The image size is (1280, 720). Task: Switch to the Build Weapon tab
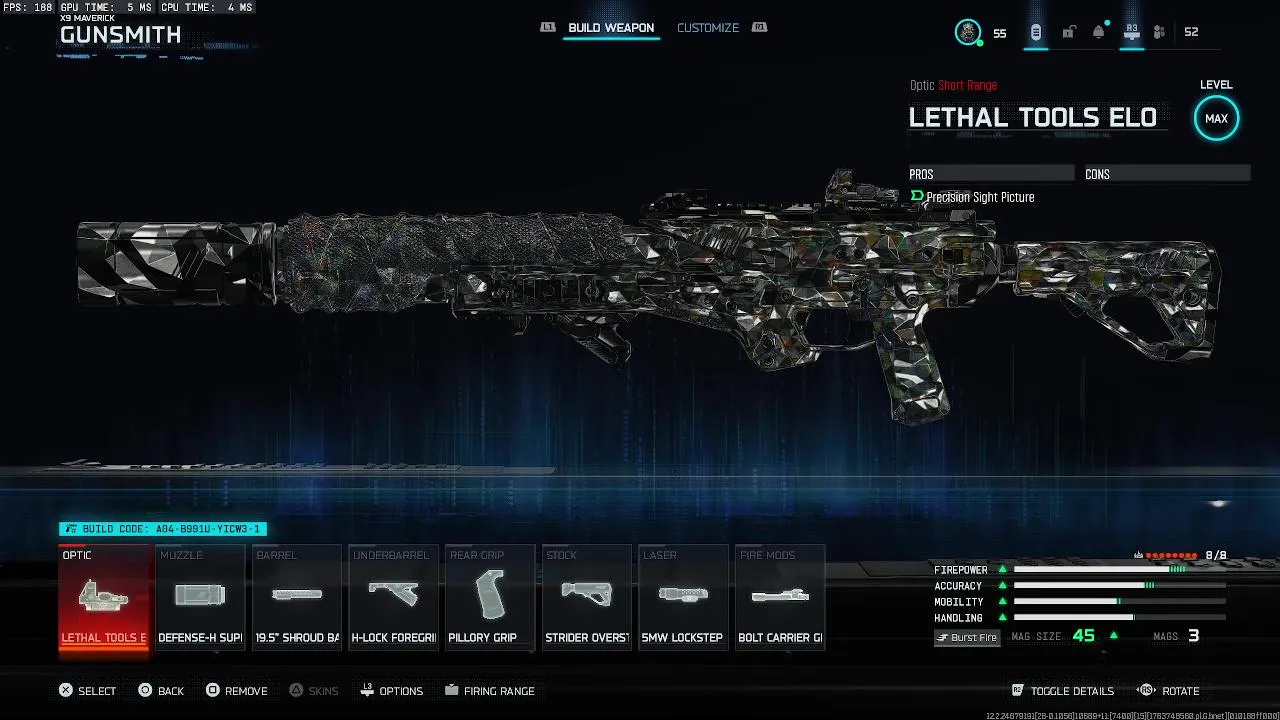click(x=611, y=28)
